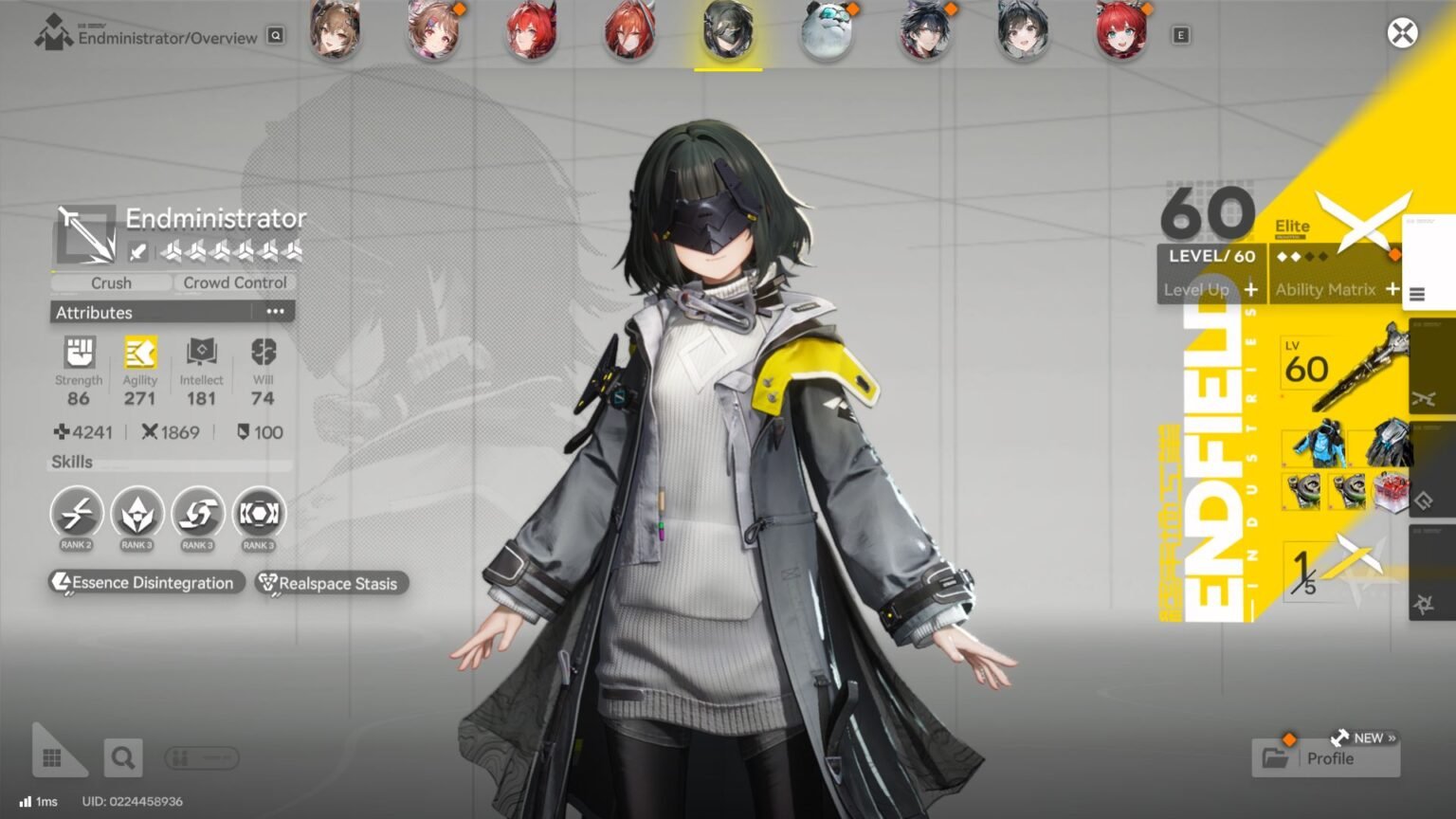Open the Profile folder at bottom right
This screenshot has height=819, width=1456.
point(1327,757)
